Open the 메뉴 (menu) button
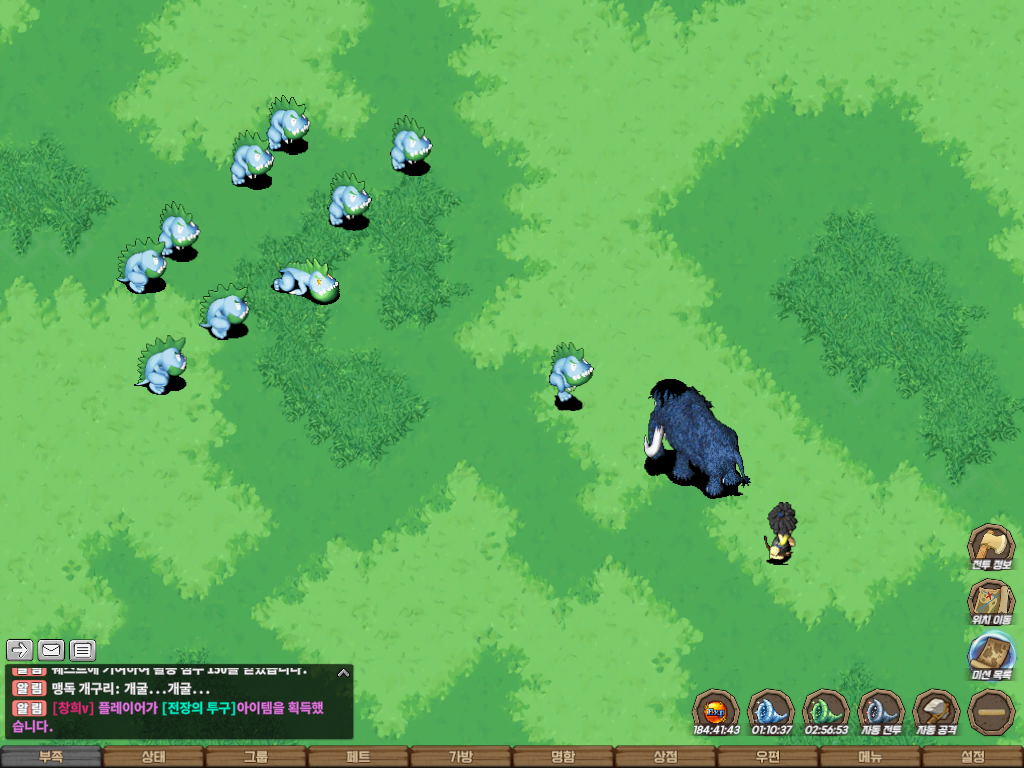Image resolution: width=1024 pixels, height=768 pixels. click(870, 757)
